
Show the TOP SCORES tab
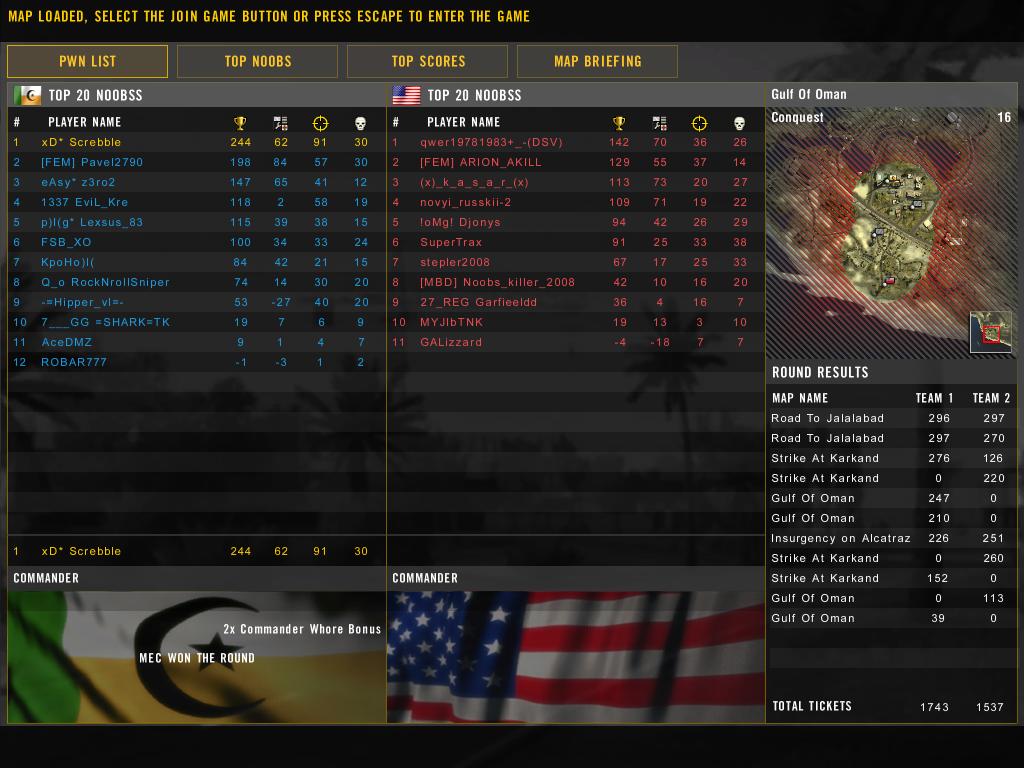(x=428, y=61)
